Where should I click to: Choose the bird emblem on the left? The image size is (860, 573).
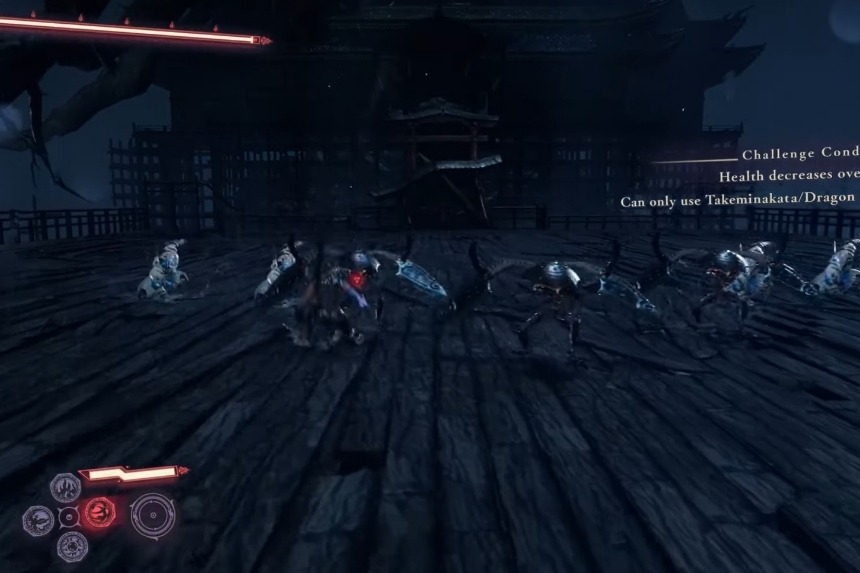[38, 519]
